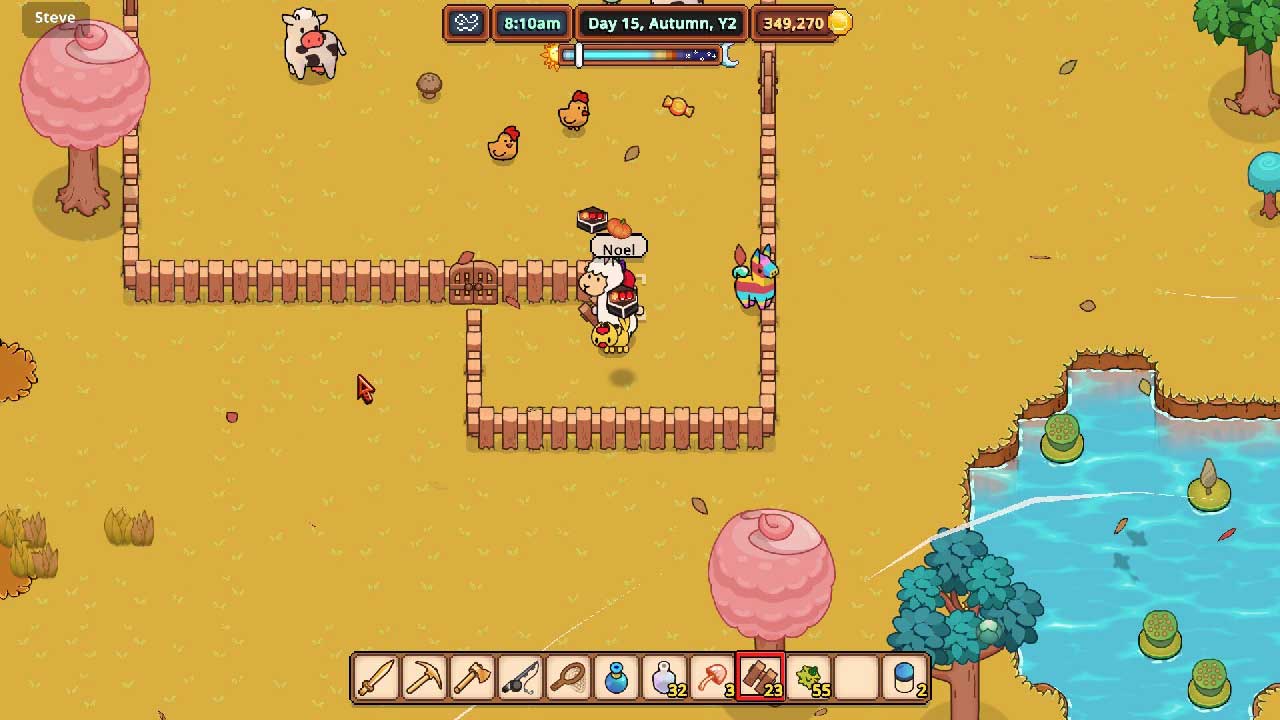Choose the green spiky item stack
Viewport: 1280px width, 720px height.
pyautogui.click(x=808, y=677)
